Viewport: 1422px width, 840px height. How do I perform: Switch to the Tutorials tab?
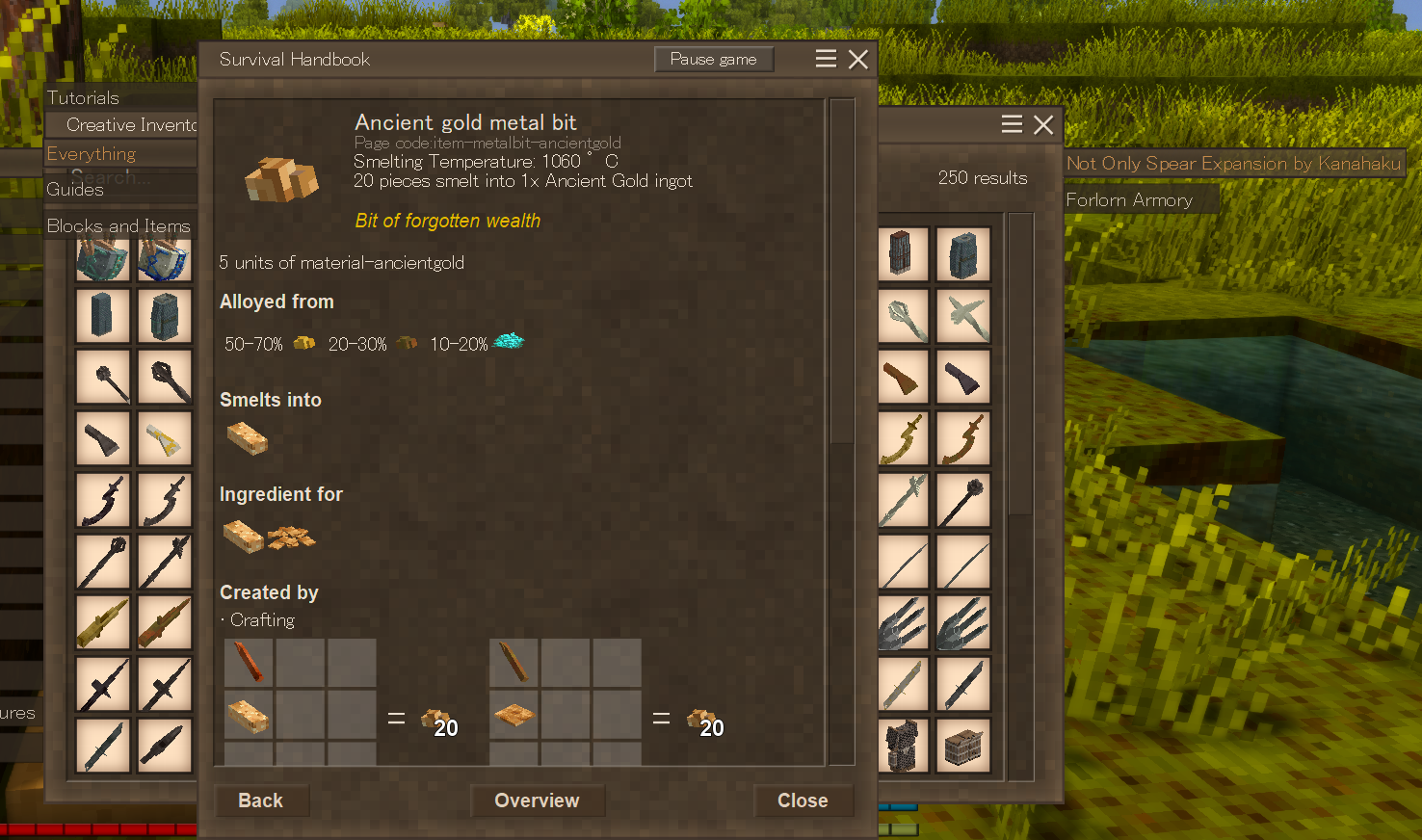pos(84,97)
